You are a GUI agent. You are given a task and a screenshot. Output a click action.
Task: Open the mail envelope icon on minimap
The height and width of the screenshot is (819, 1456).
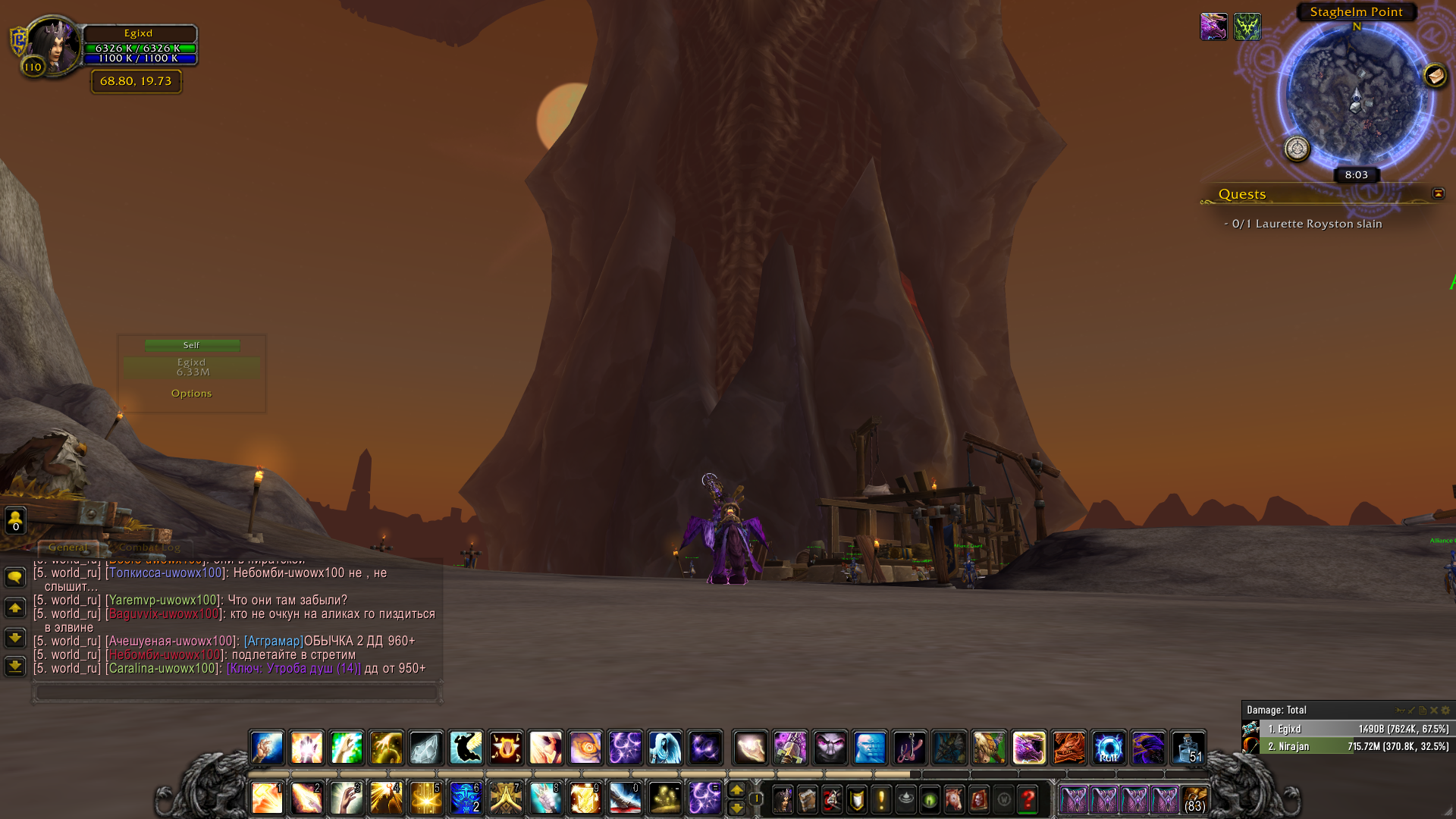point(1435,76)
